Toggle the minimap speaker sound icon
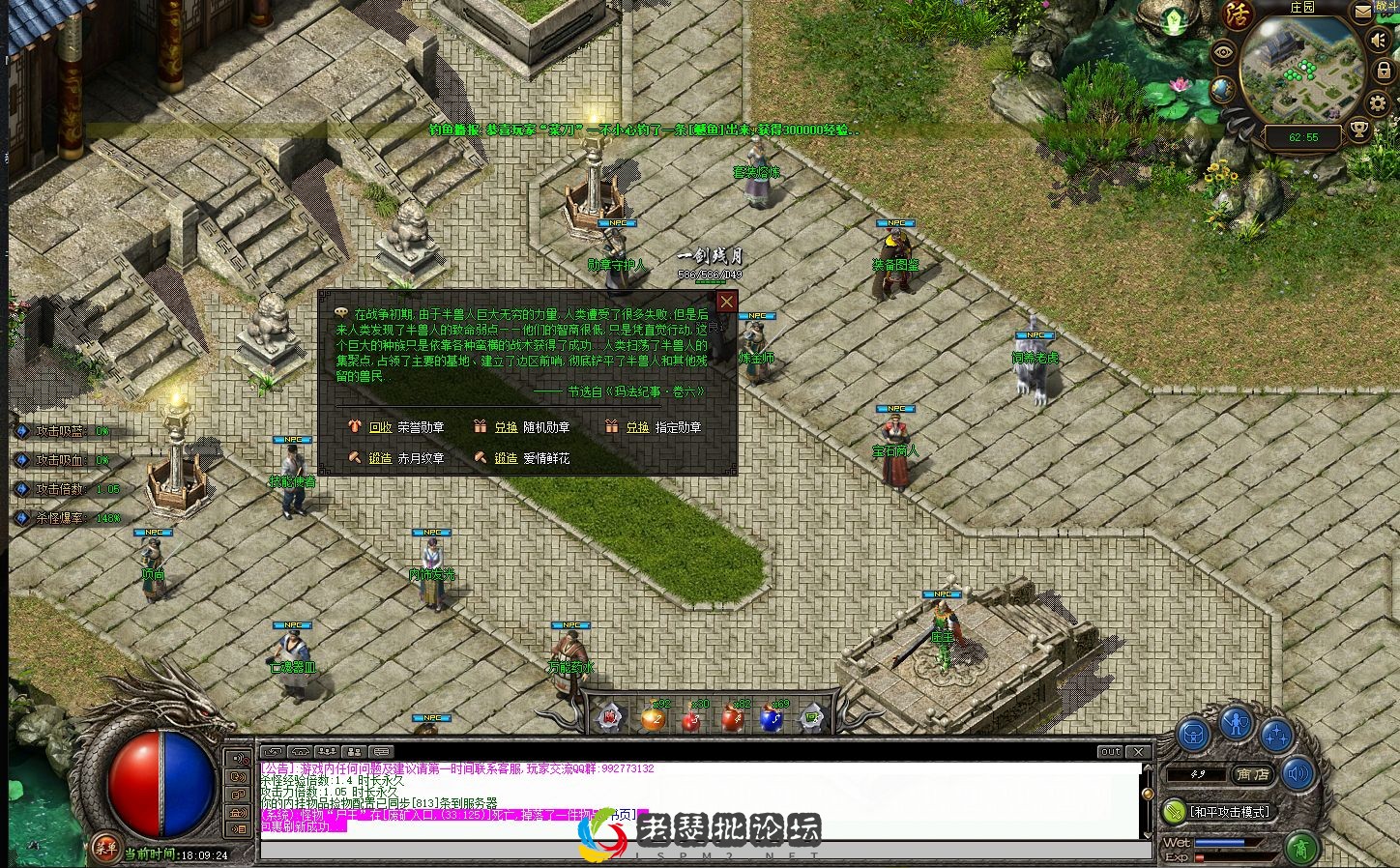The width and height of the screenshot is (1400, 868). (x=1380, y=40)
